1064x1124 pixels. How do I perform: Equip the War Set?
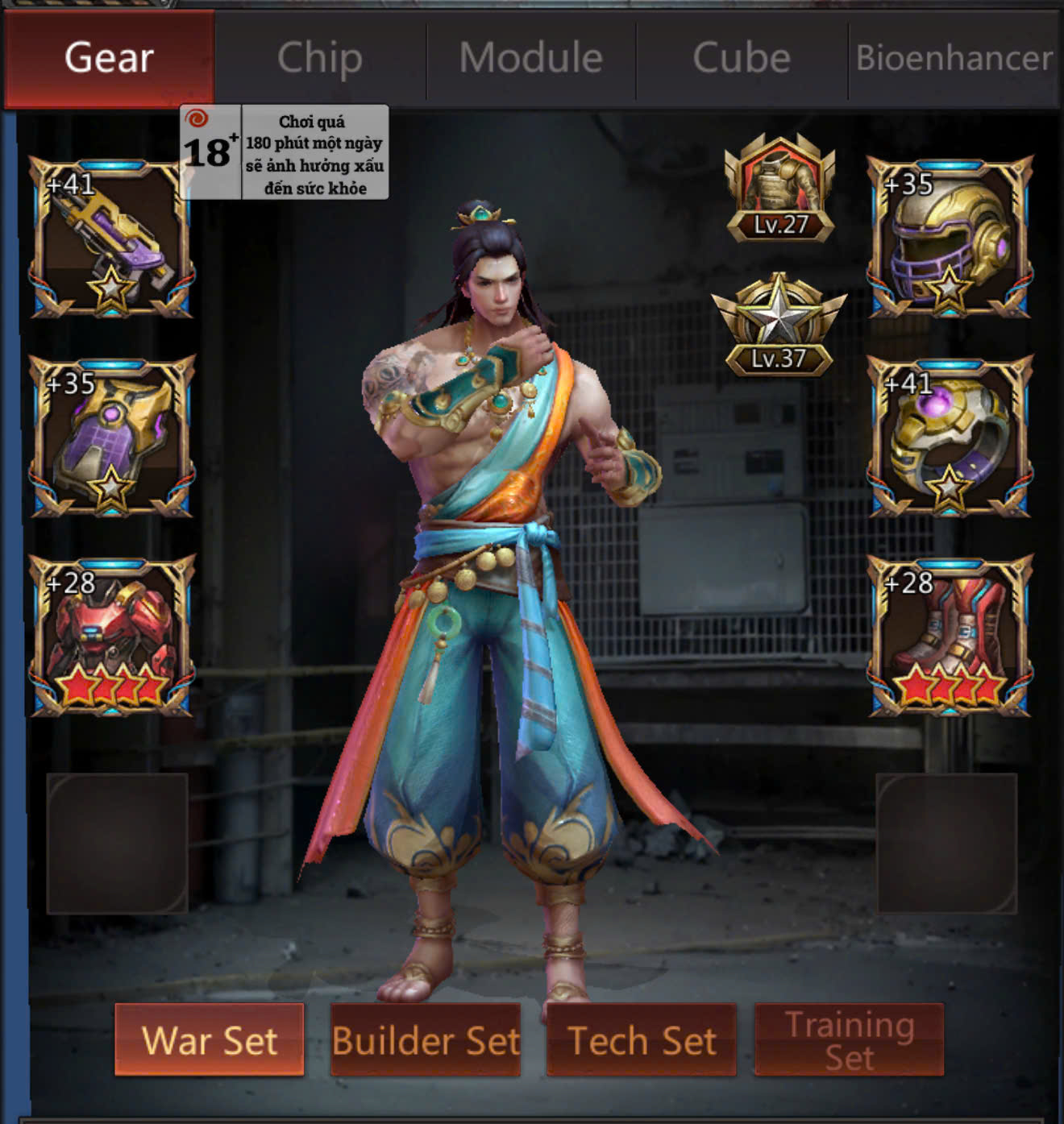(x=210, y=1039)
